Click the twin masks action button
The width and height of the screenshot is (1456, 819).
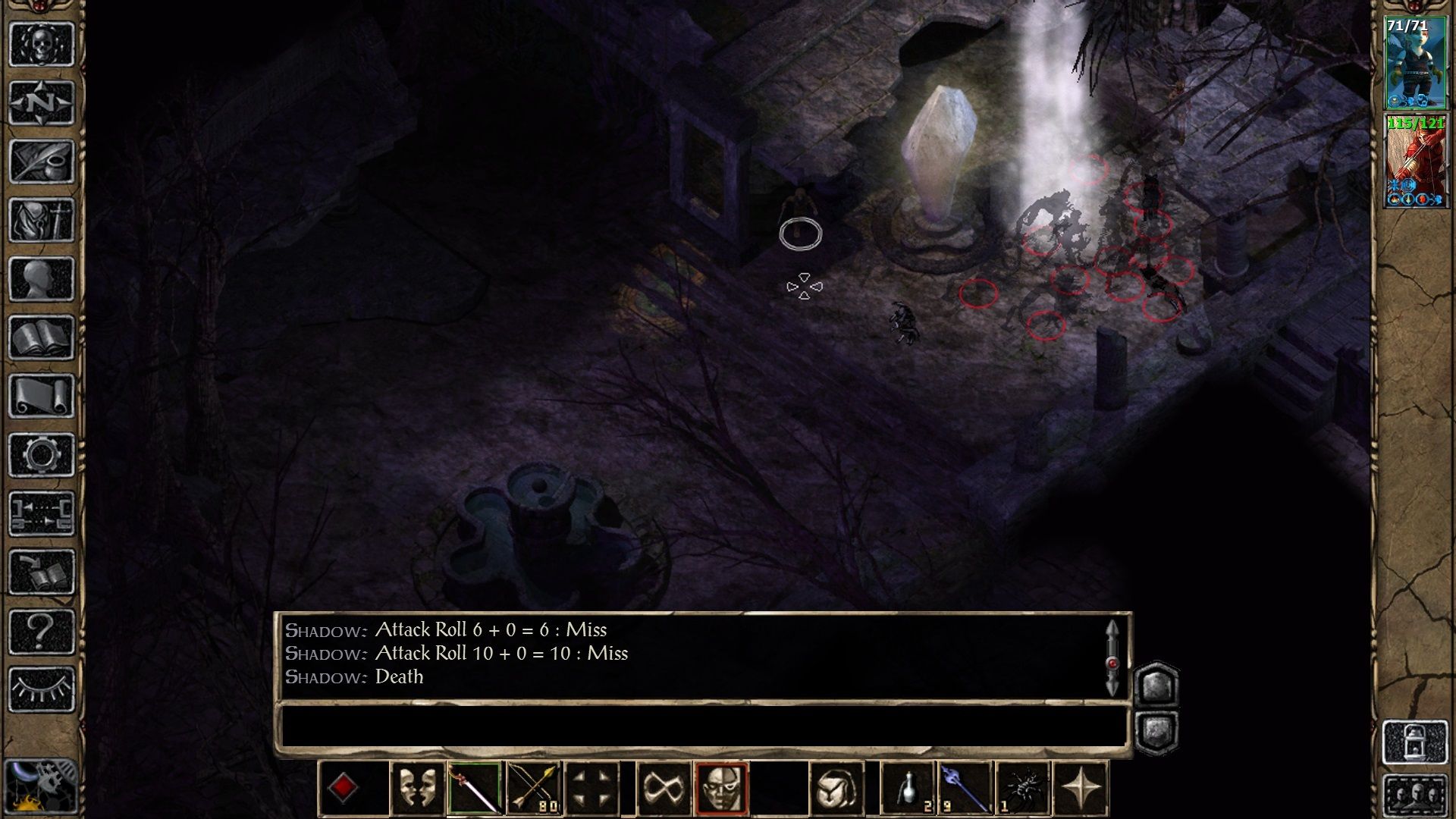click(x=417, y=789)
